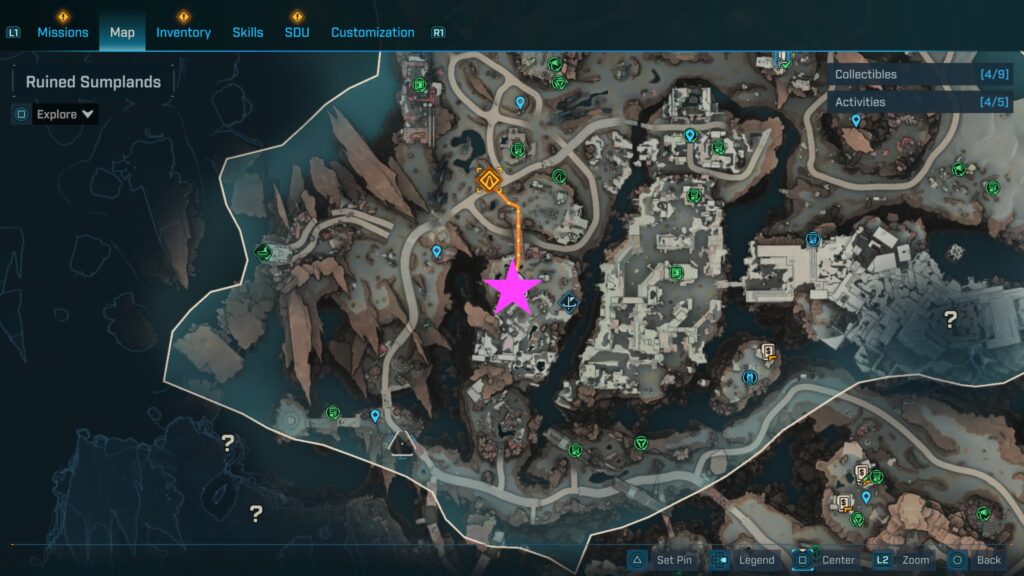Open the Explore dropdown
The height and width of the screenshot is (576, 1024).
point(66,114)
